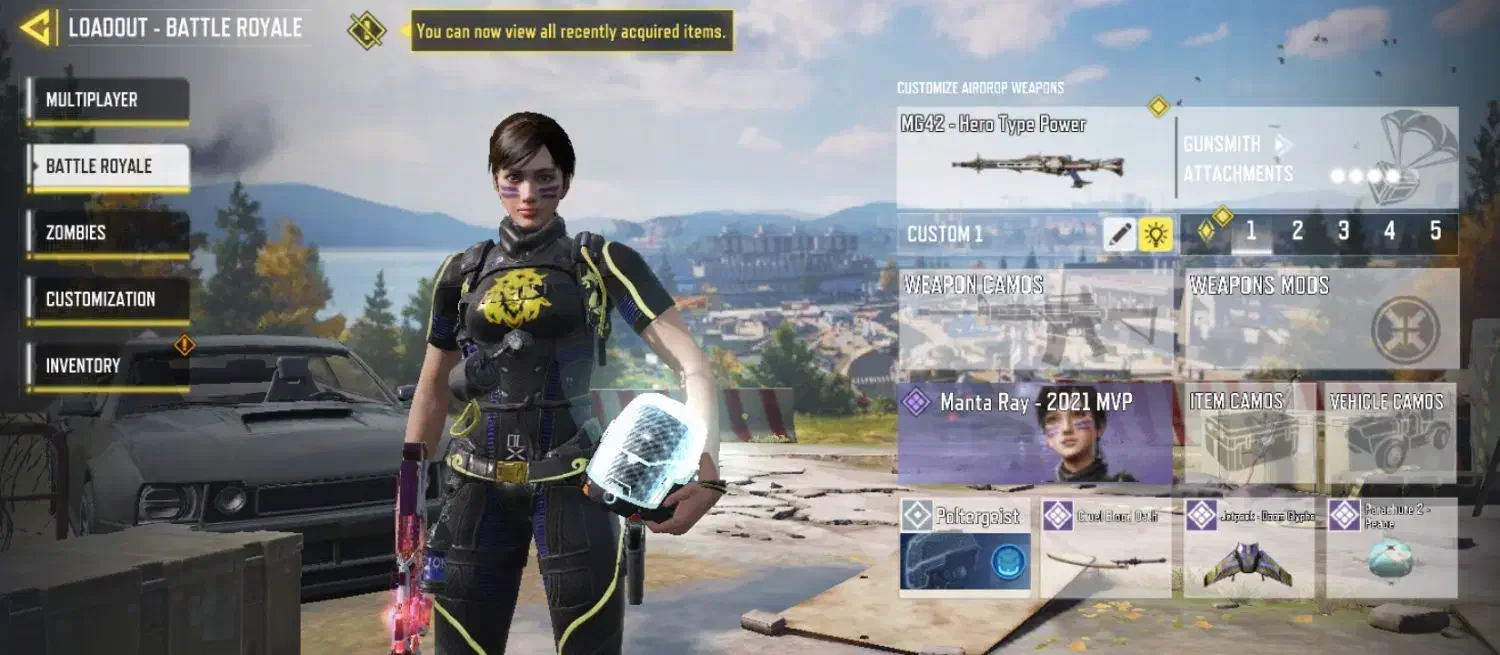The height and width of the screenshot is (655, 1500).
Task: Change the Manta Ray 2021 MVP character
Action: point(1036,434)
